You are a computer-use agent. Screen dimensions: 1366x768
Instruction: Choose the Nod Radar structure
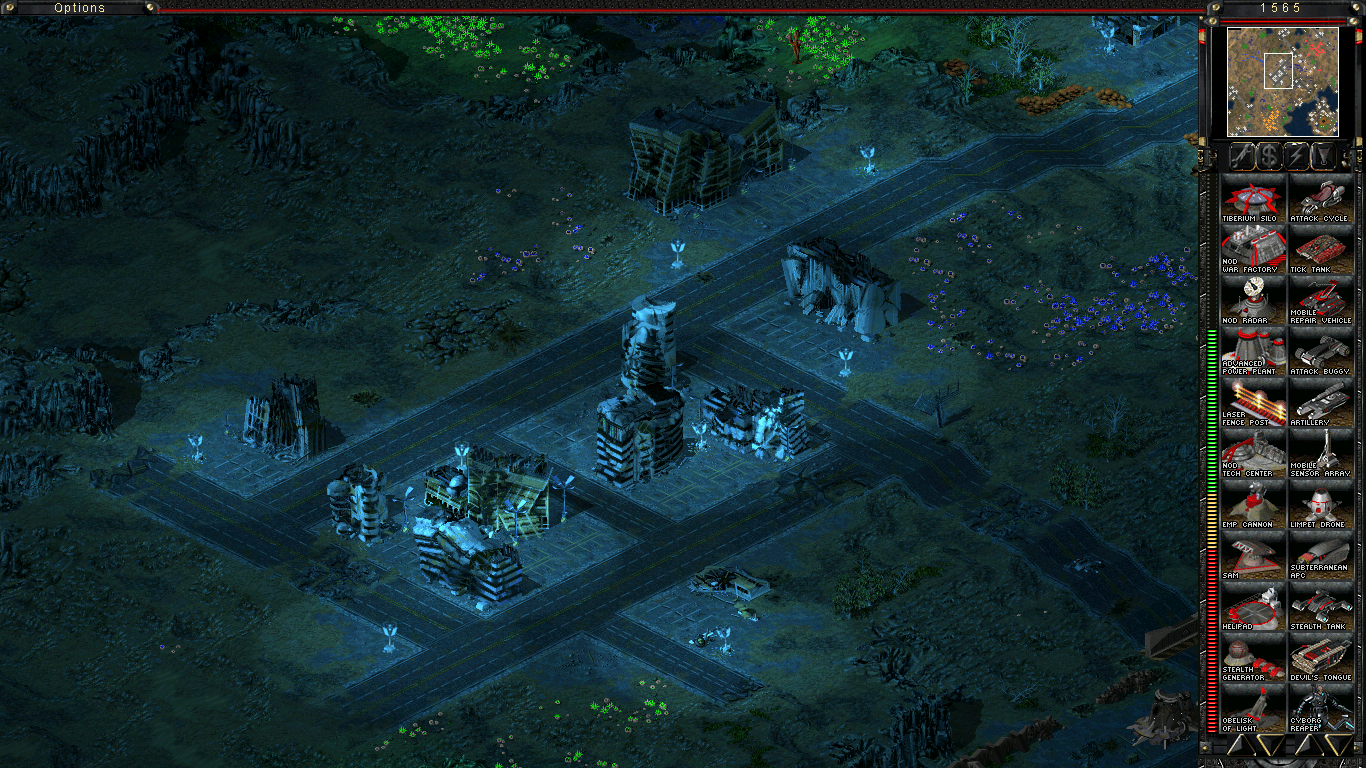[1253, 300]
